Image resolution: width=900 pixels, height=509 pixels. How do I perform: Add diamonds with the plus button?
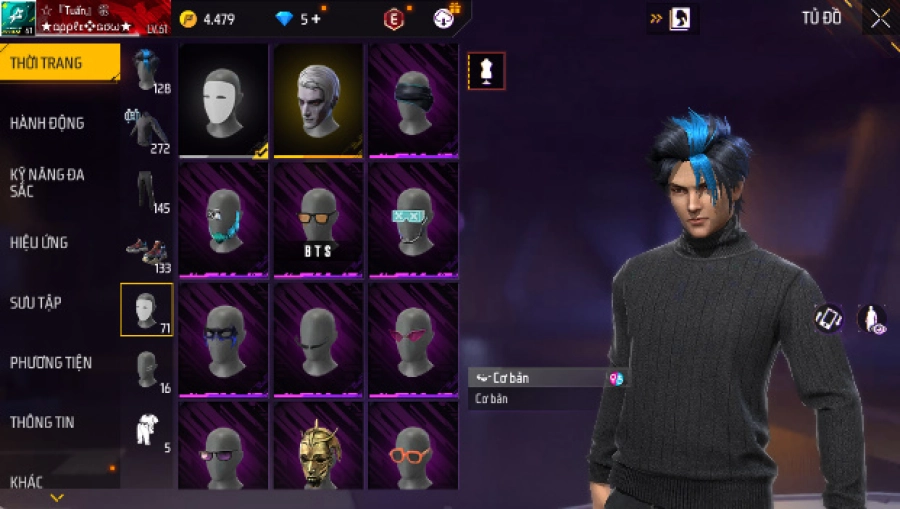coord(316,19)
